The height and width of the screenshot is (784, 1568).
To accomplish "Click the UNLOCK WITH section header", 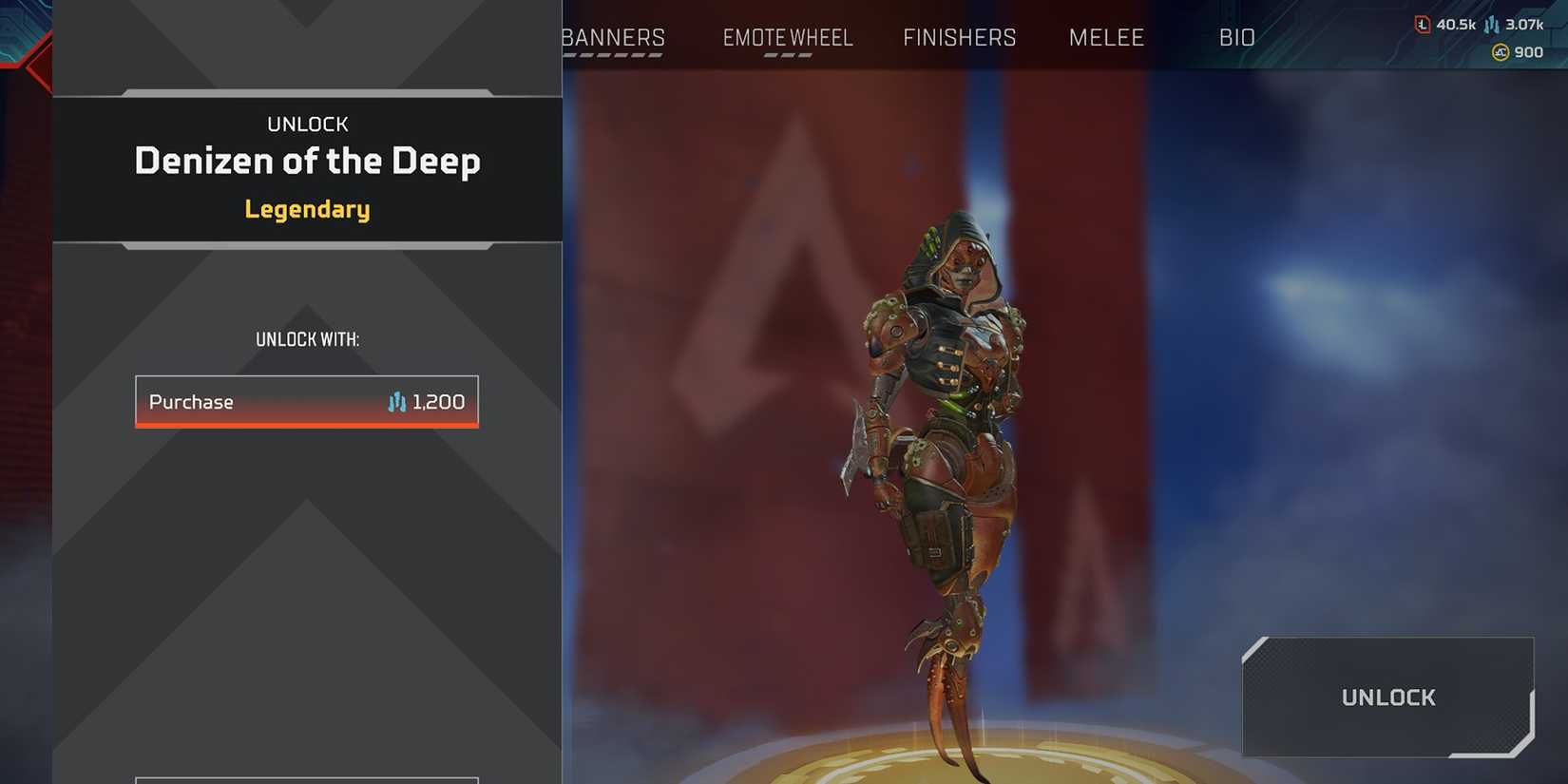I will pos(306,338).
